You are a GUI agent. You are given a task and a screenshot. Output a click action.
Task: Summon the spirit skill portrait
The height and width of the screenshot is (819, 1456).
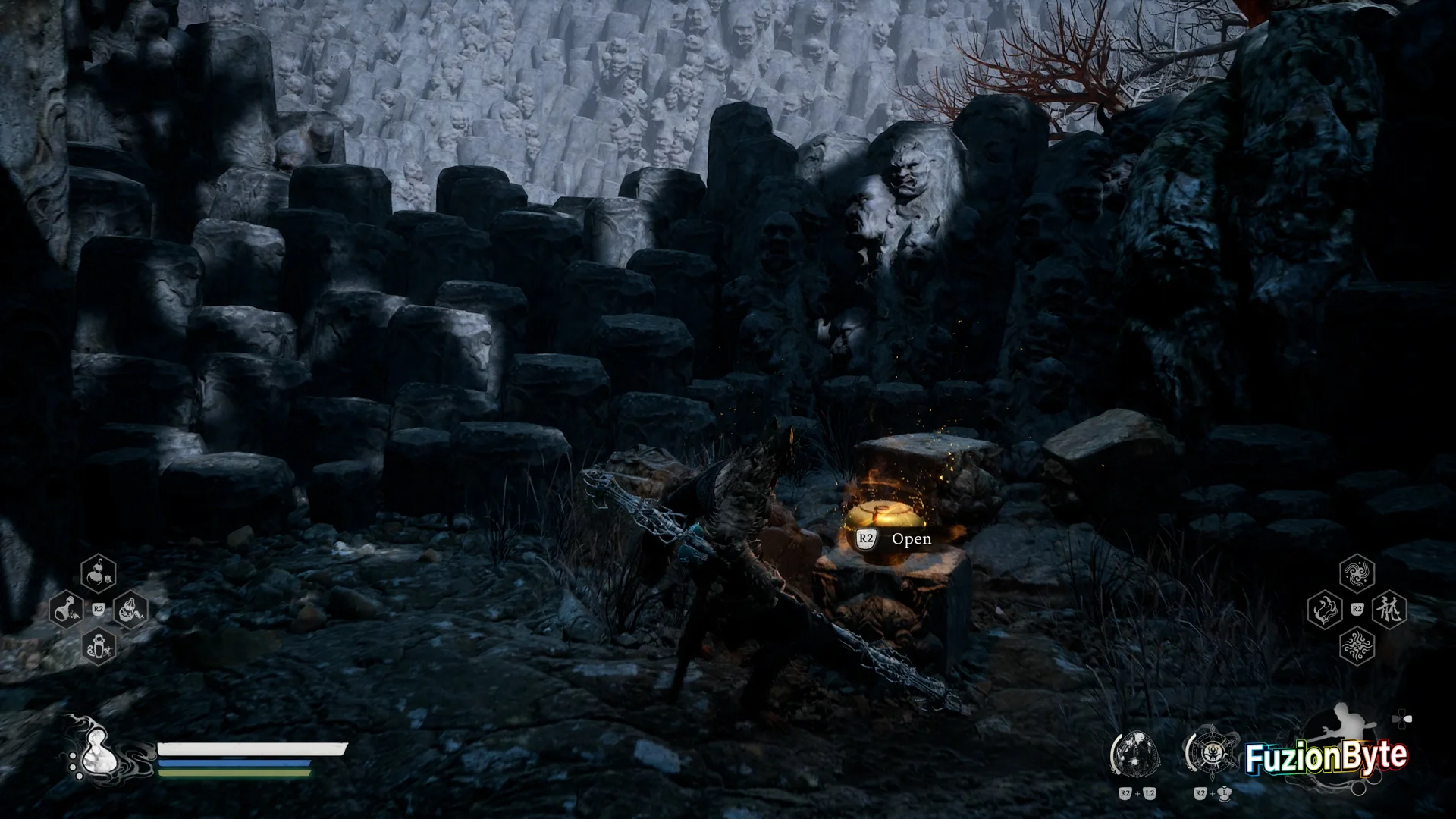(1136, 755)
